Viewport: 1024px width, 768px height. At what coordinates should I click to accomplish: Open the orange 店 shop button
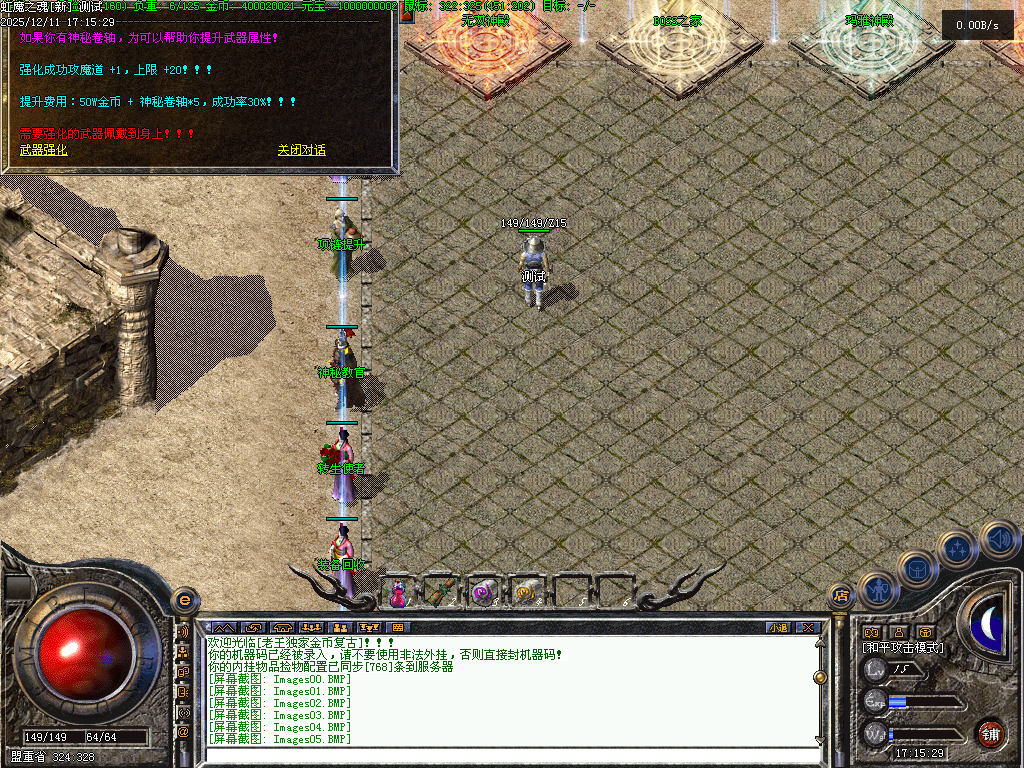(x=841, y=597)
